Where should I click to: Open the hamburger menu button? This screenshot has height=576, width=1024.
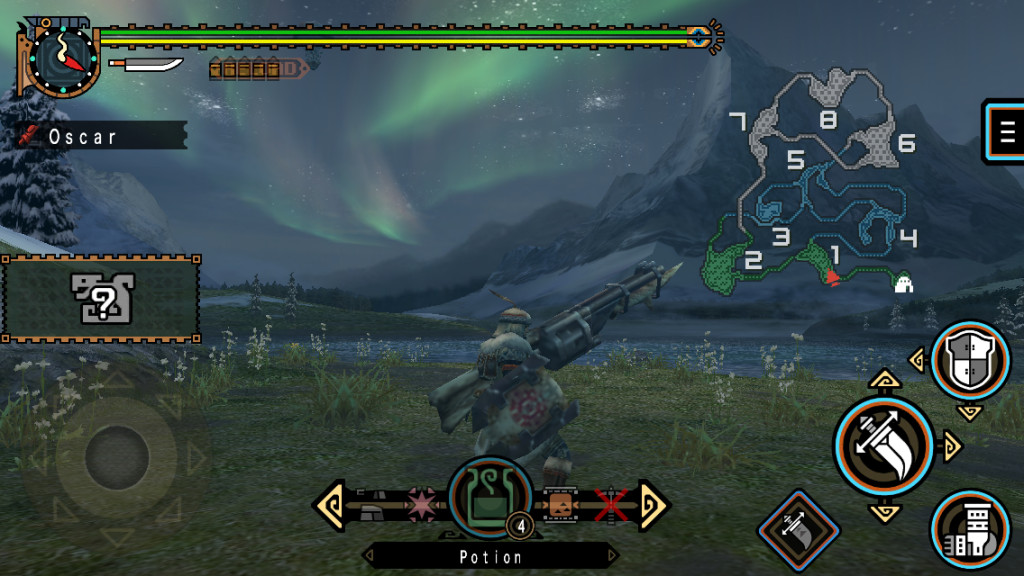pyautogui.click(x=1005, y=130)
